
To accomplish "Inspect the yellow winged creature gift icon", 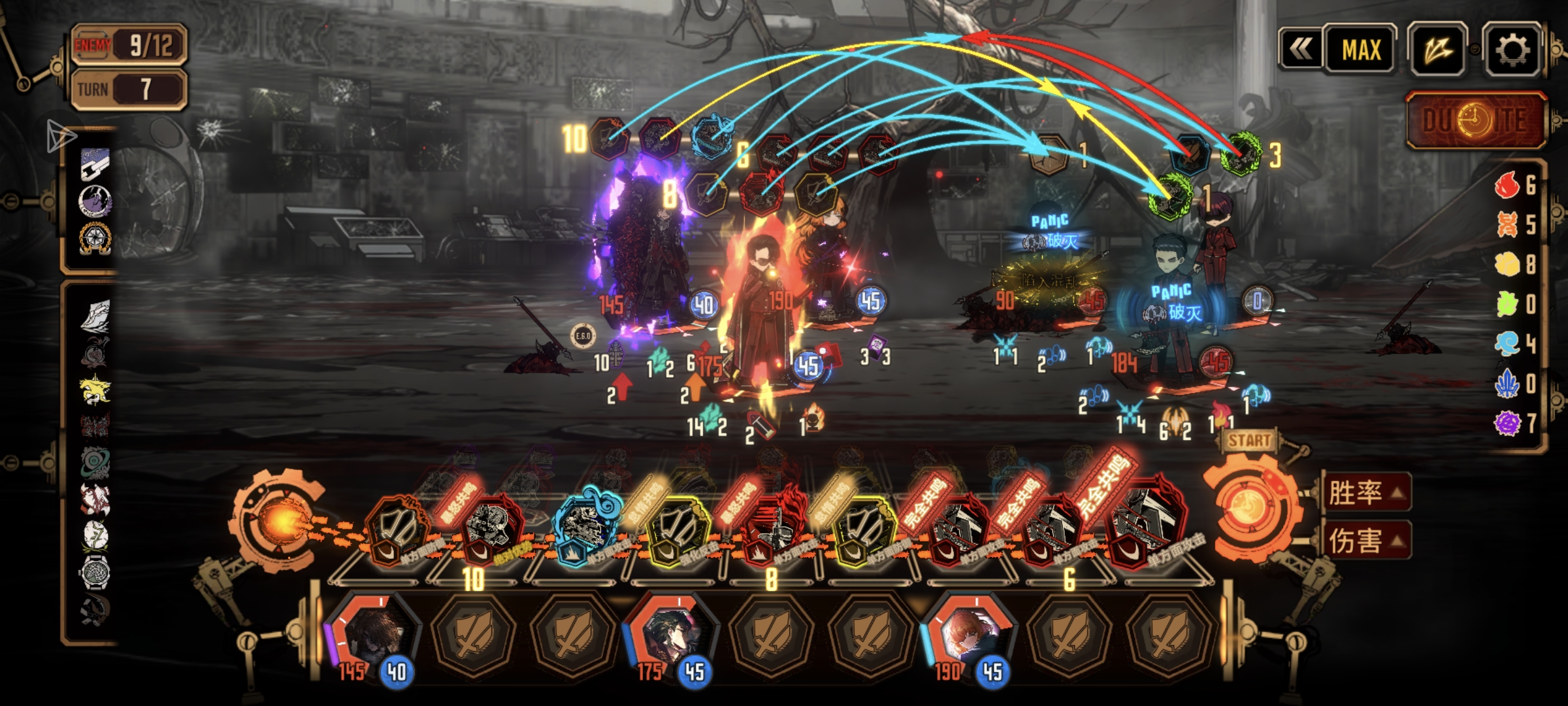I will click(95, 390).
